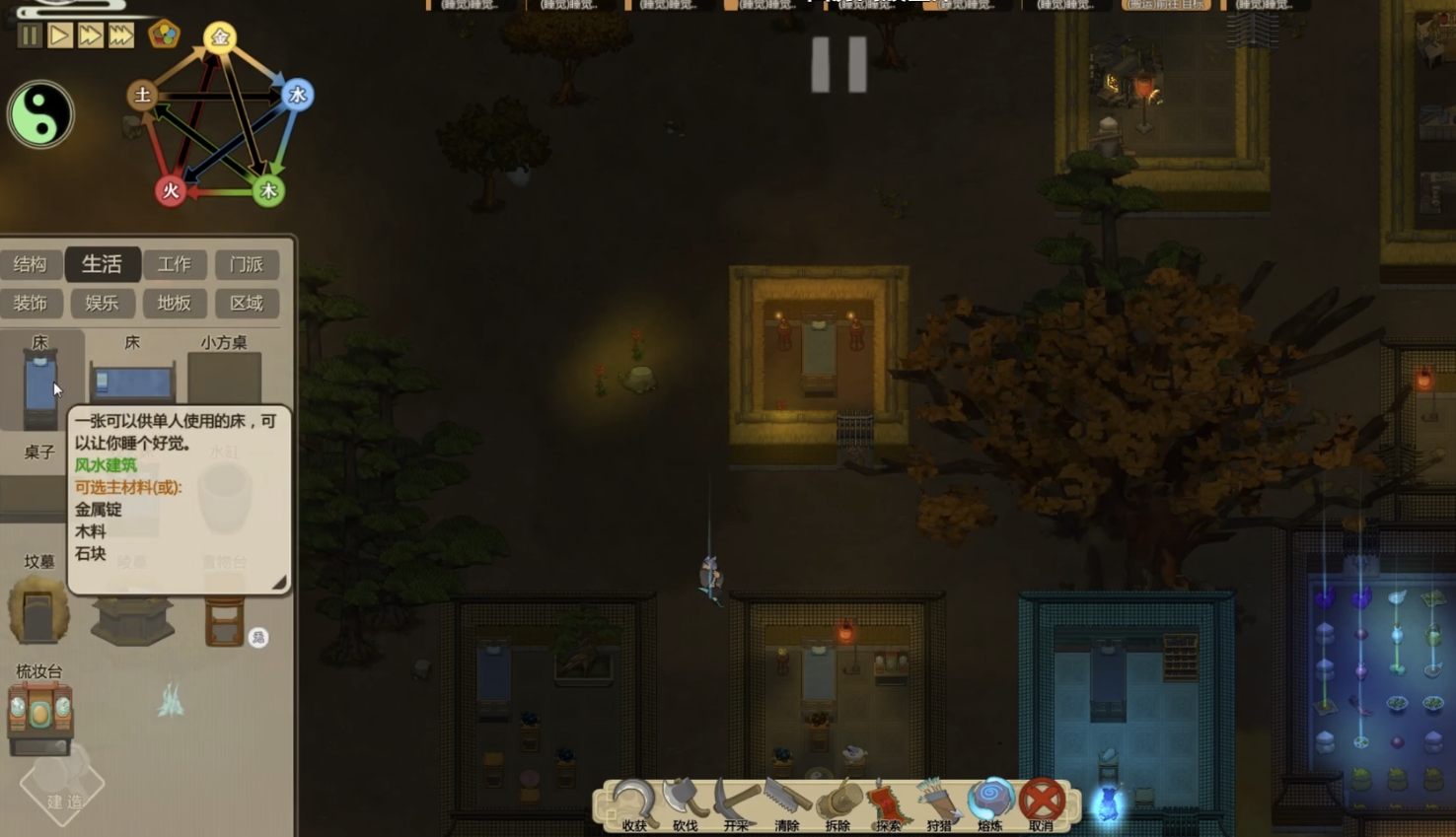Set game speed to normal play
Viewport: 1456px width, 837px height.
[59, 36]
